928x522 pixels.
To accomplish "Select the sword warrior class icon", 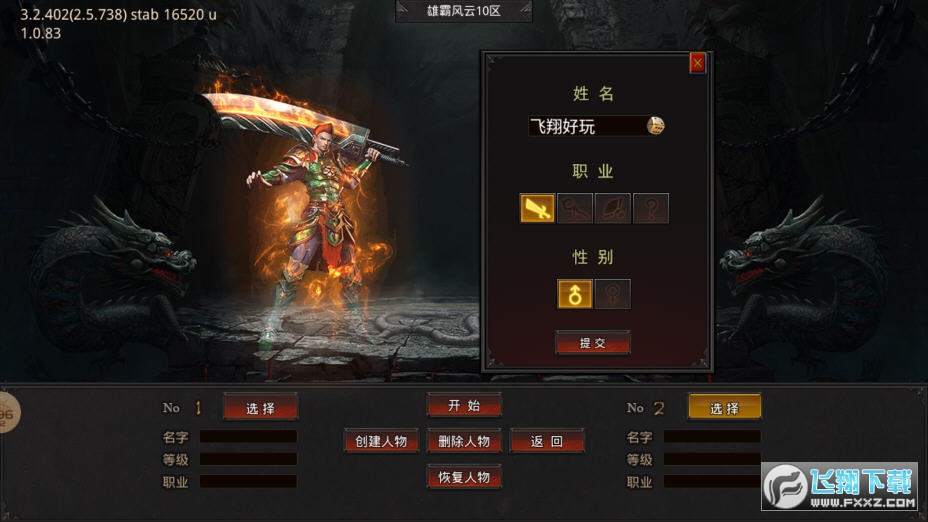I will coord(537,208).
